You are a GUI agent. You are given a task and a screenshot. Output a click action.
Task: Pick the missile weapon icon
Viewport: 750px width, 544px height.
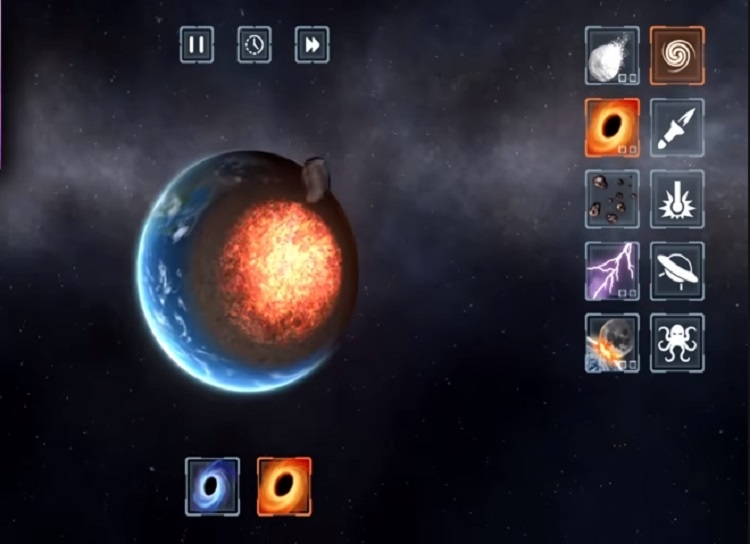pos(677,127)
